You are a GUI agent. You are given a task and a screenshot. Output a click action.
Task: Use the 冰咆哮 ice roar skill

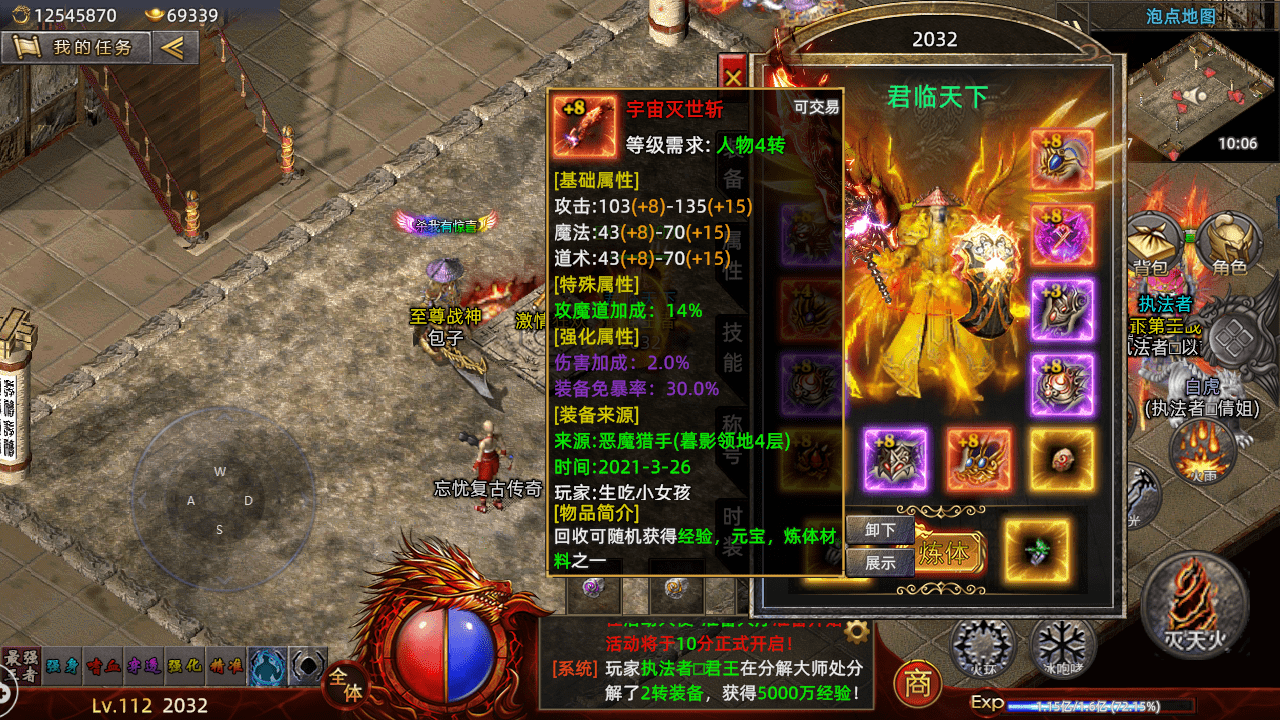click(1063, 646)
